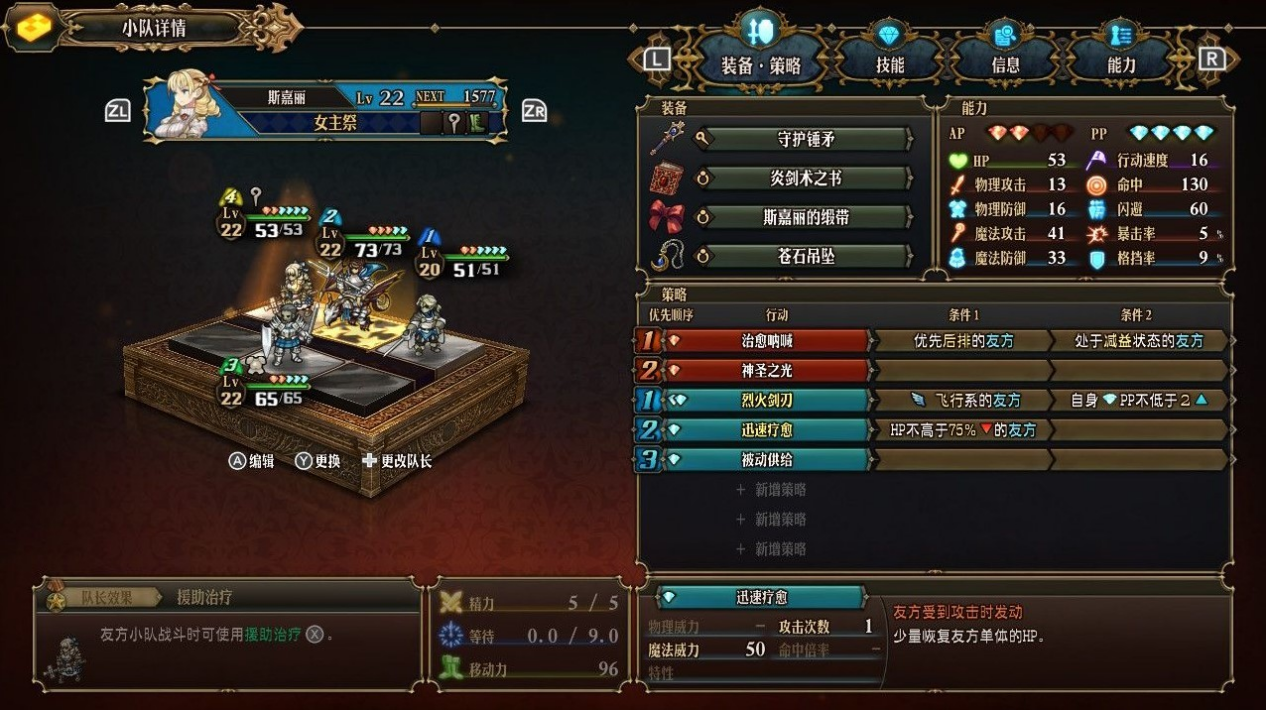Select the 烈火剑刃 tactic row
This screenshot has height=710, width=1266.
pyautogui.click(x=766, y=400)
